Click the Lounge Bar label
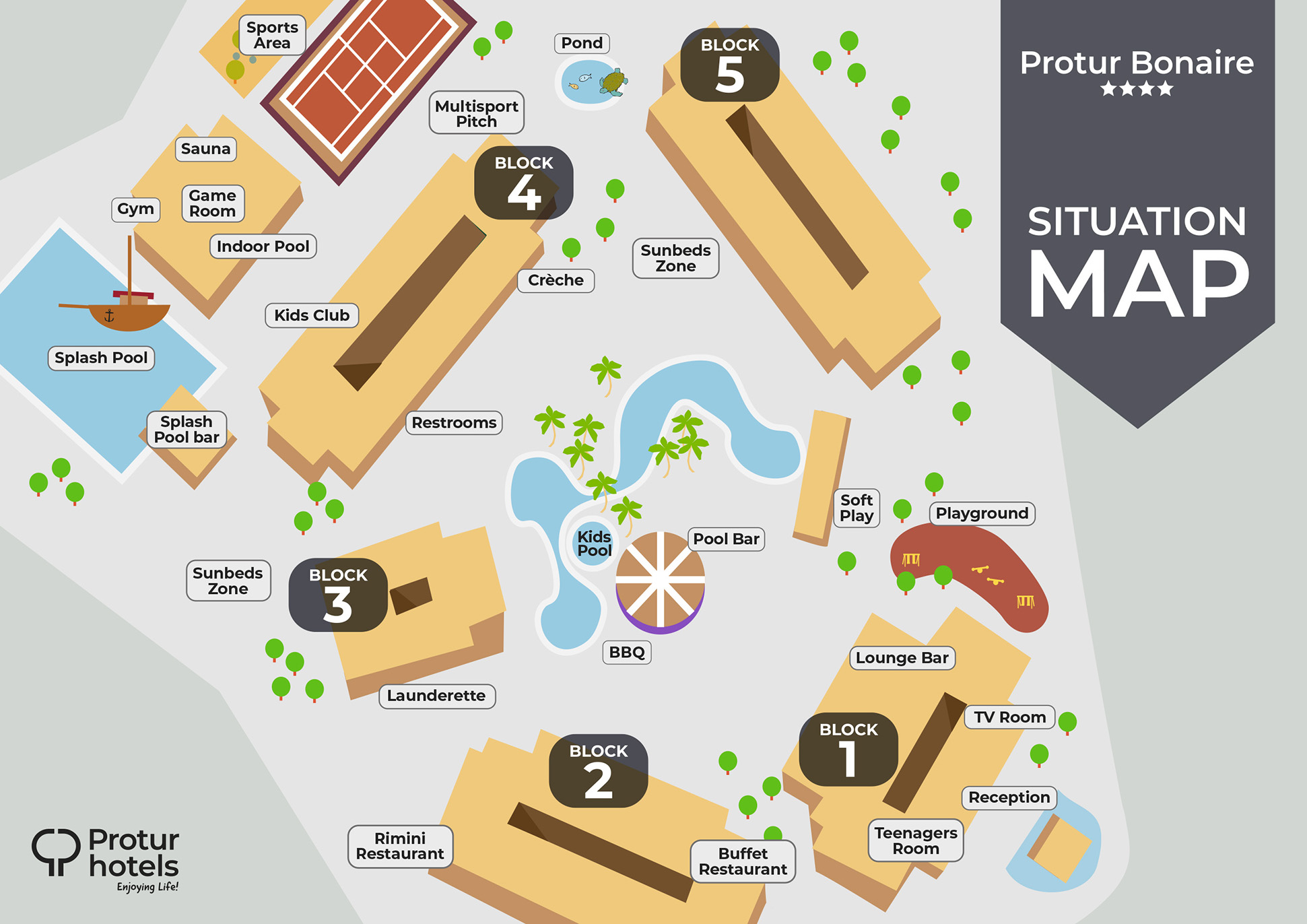 pyautogui.click(x=902, y=658)
